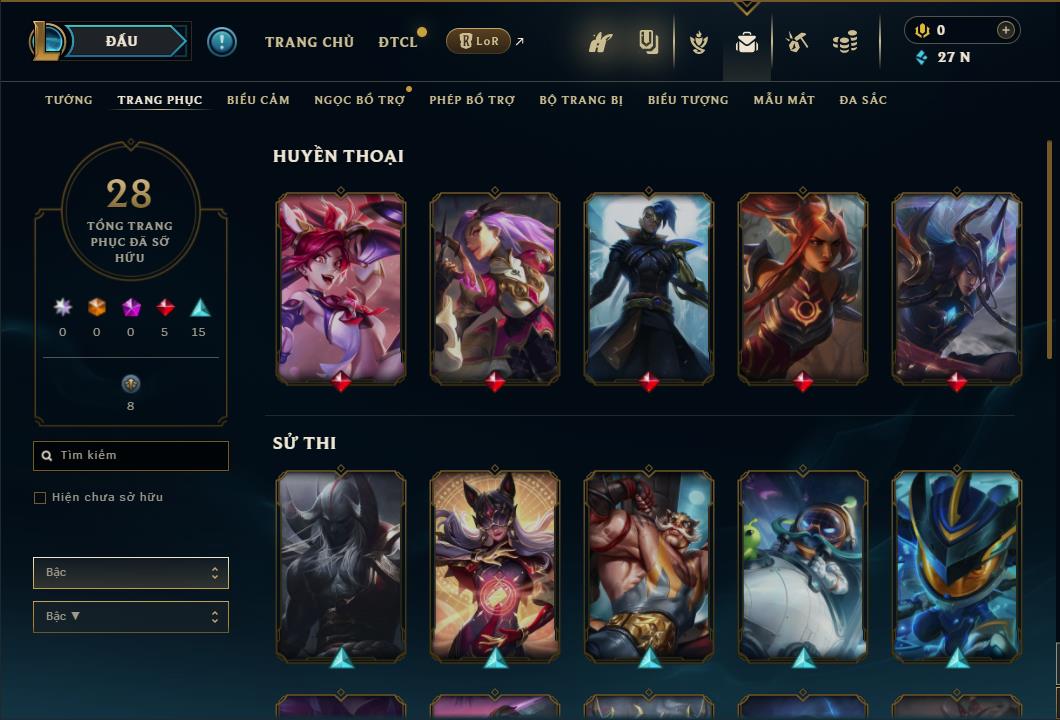Select the NGỌC BỔ TRỢ tab
This screenshot has height=720, width=1060.
[x=359, y=100]
